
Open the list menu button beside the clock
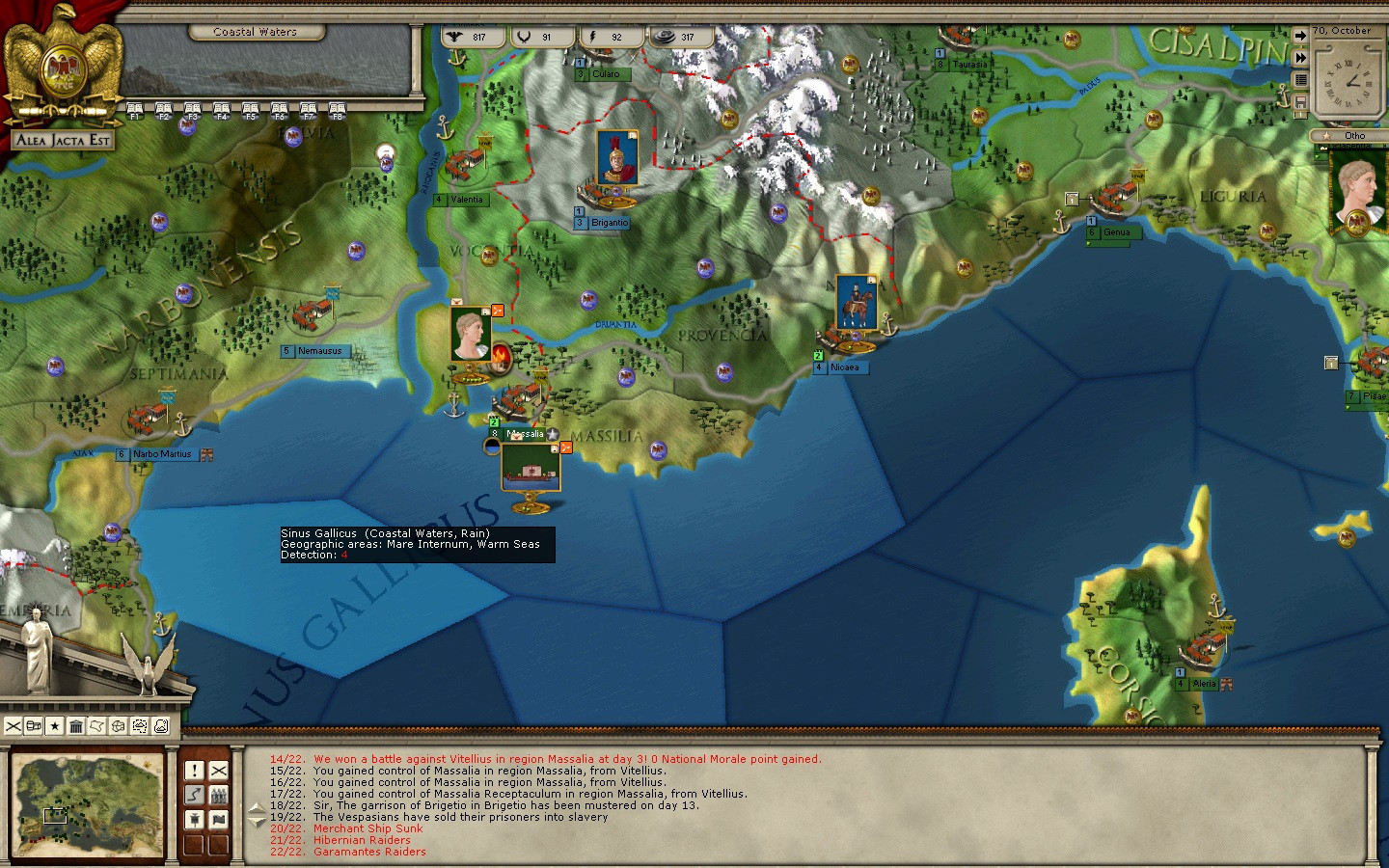pyautogui.click(x=1300, y=80)
